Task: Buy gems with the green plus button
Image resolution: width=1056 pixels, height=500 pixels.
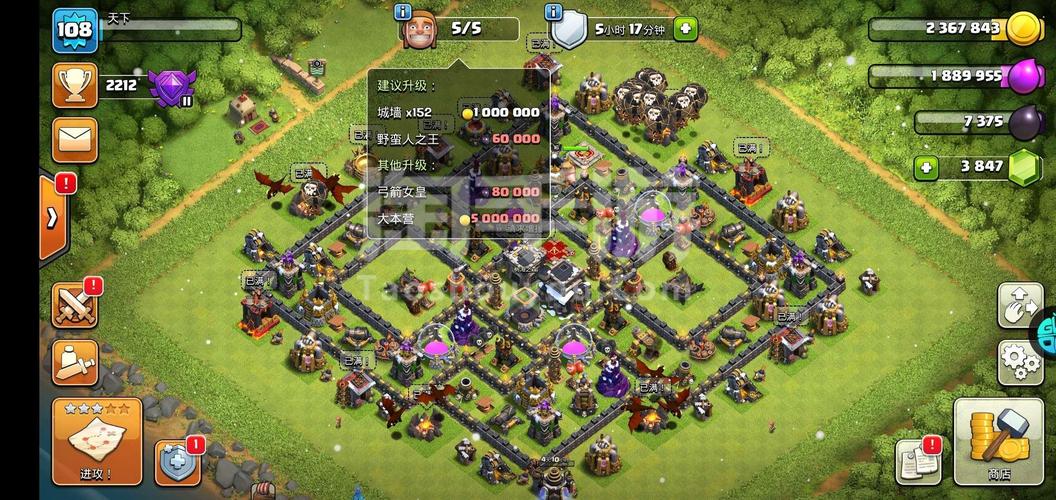Action: (926, 167)
